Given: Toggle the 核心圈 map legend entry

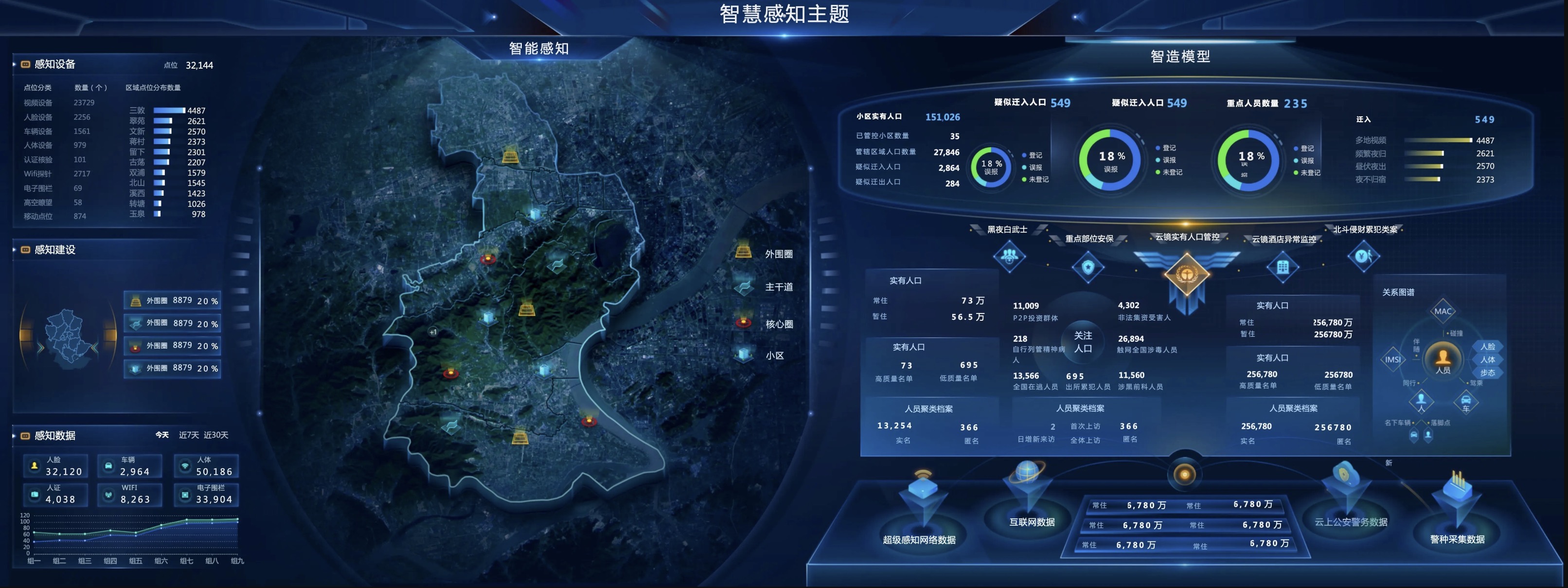Looking at the screenshot, I should 779,324.
